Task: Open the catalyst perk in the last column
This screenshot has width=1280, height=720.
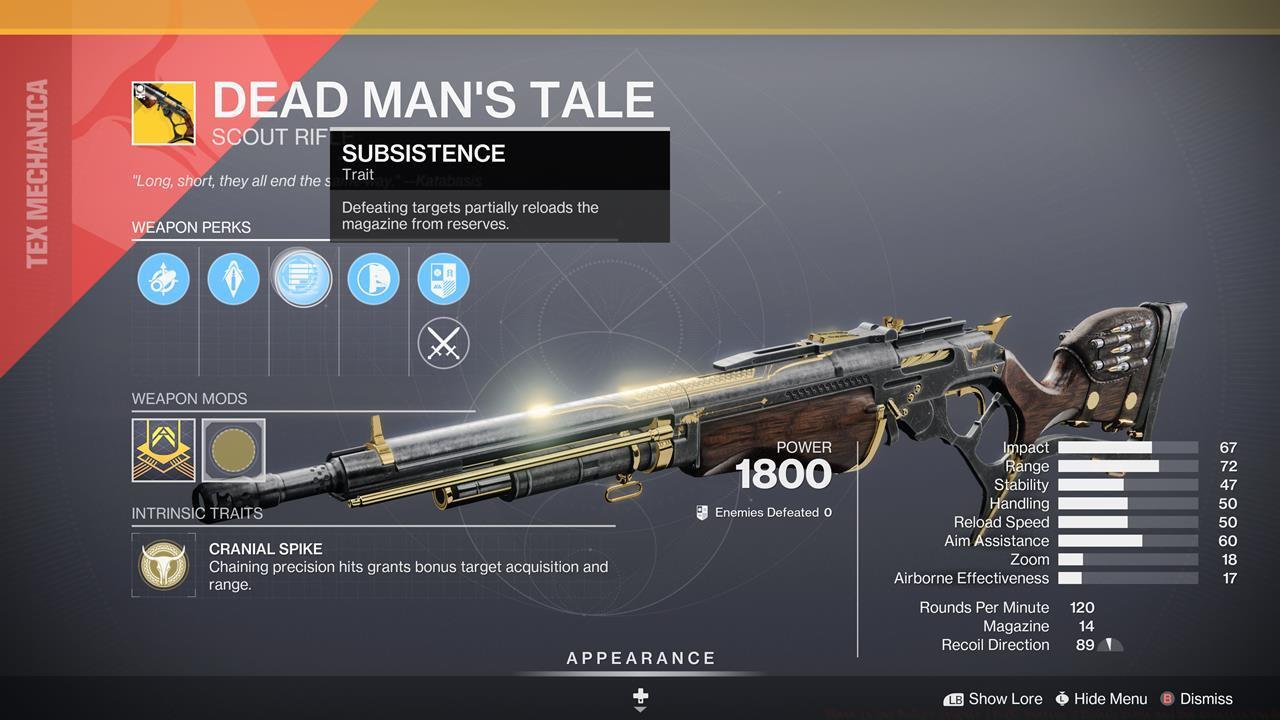Action: coord(443,278)
